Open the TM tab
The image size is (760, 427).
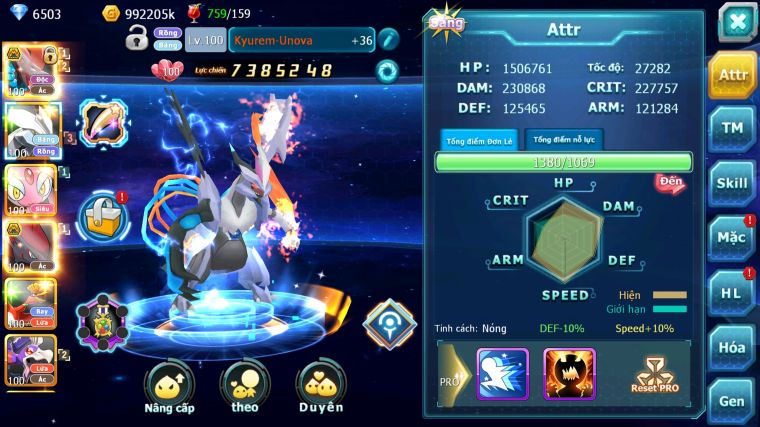[x=732, y=128]
